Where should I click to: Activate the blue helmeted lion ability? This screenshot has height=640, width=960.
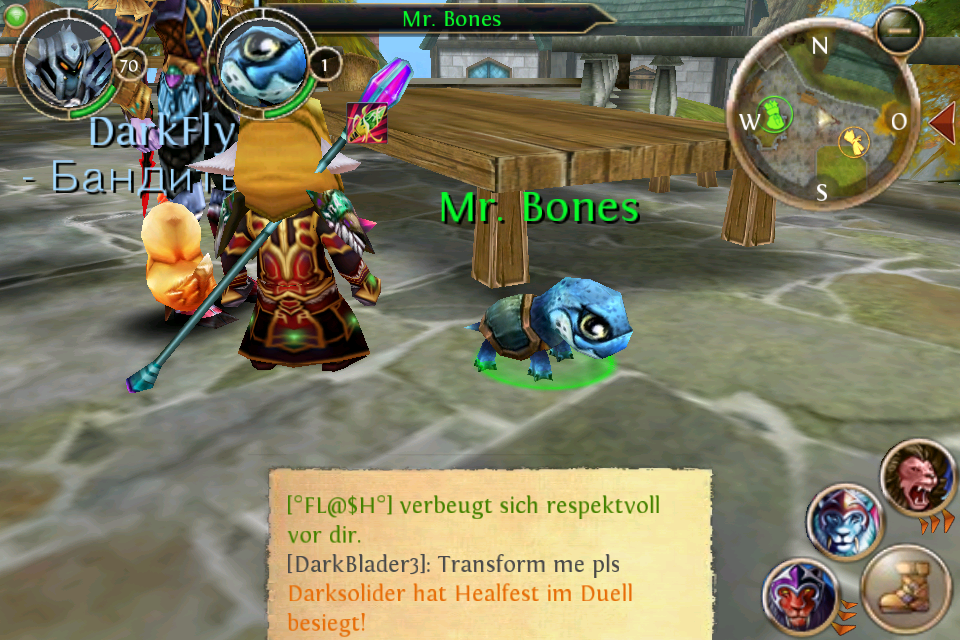coord(844,522)
